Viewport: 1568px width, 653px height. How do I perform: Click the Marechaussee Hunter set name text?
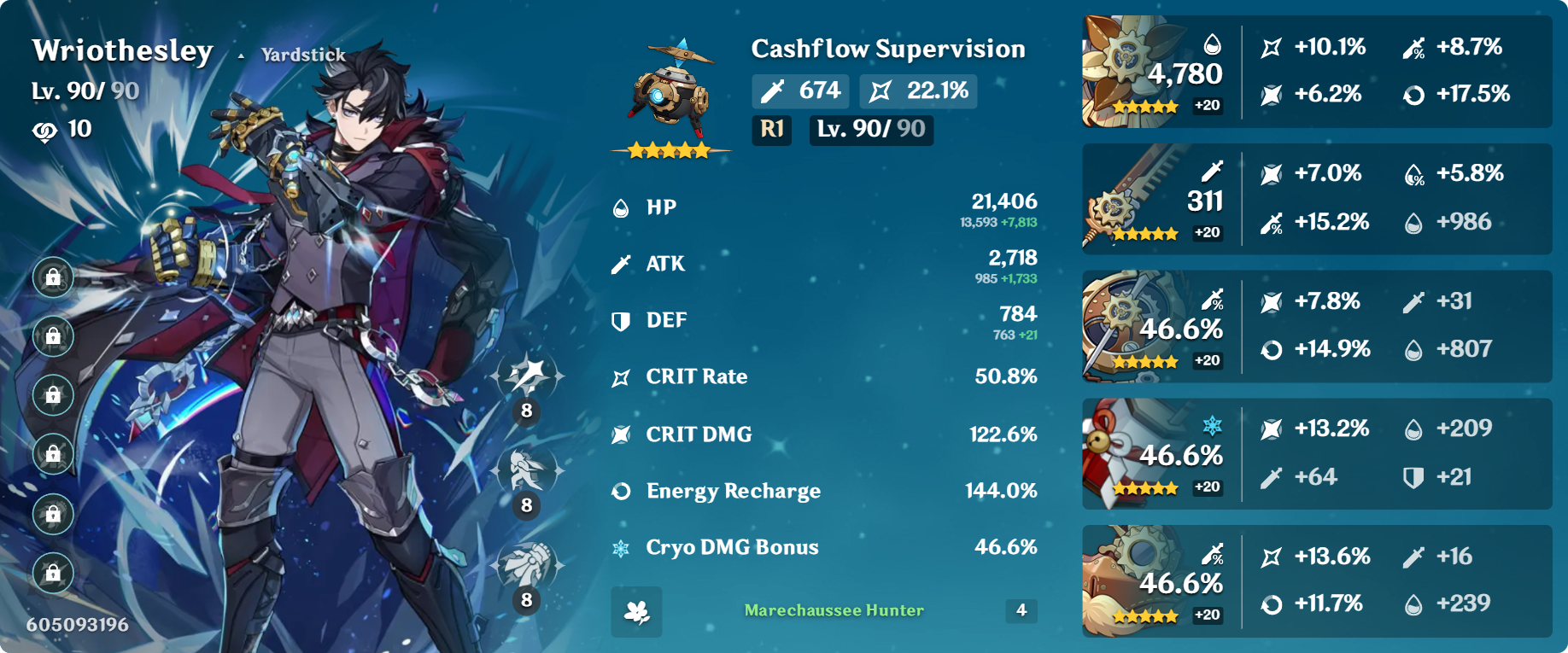[x=833, y=610]
